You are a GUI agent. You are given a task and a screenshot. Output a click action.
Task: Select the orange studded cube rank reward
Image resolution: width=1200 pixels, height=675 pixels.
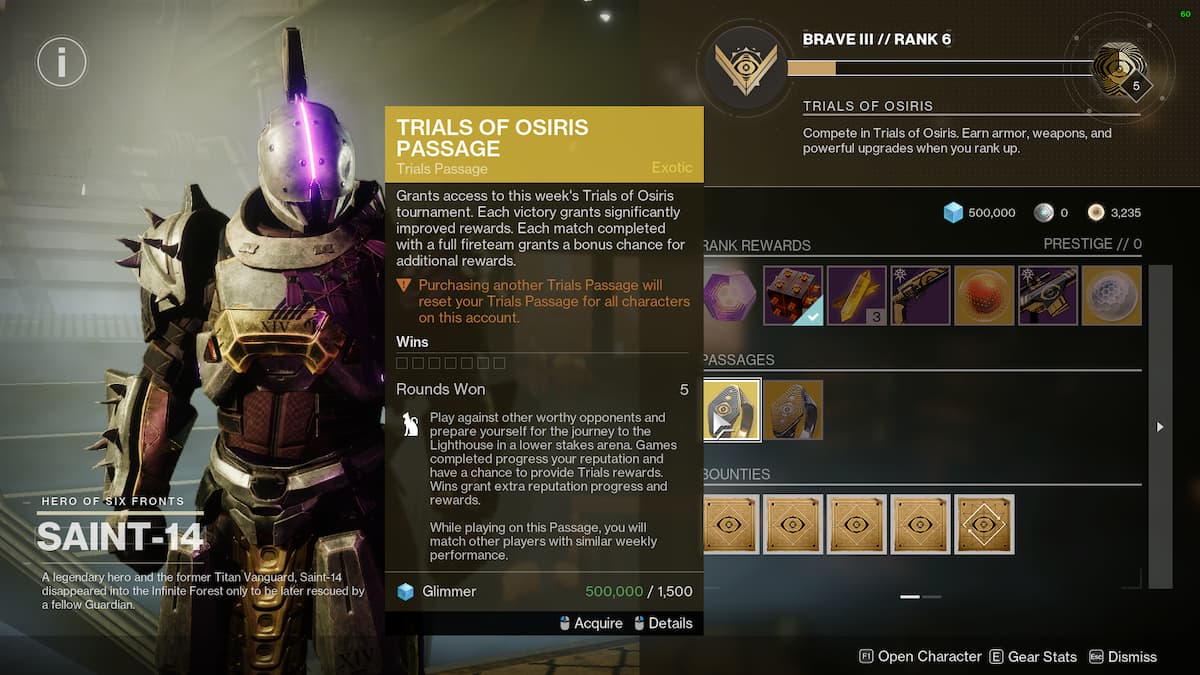[x=793, y=295]
